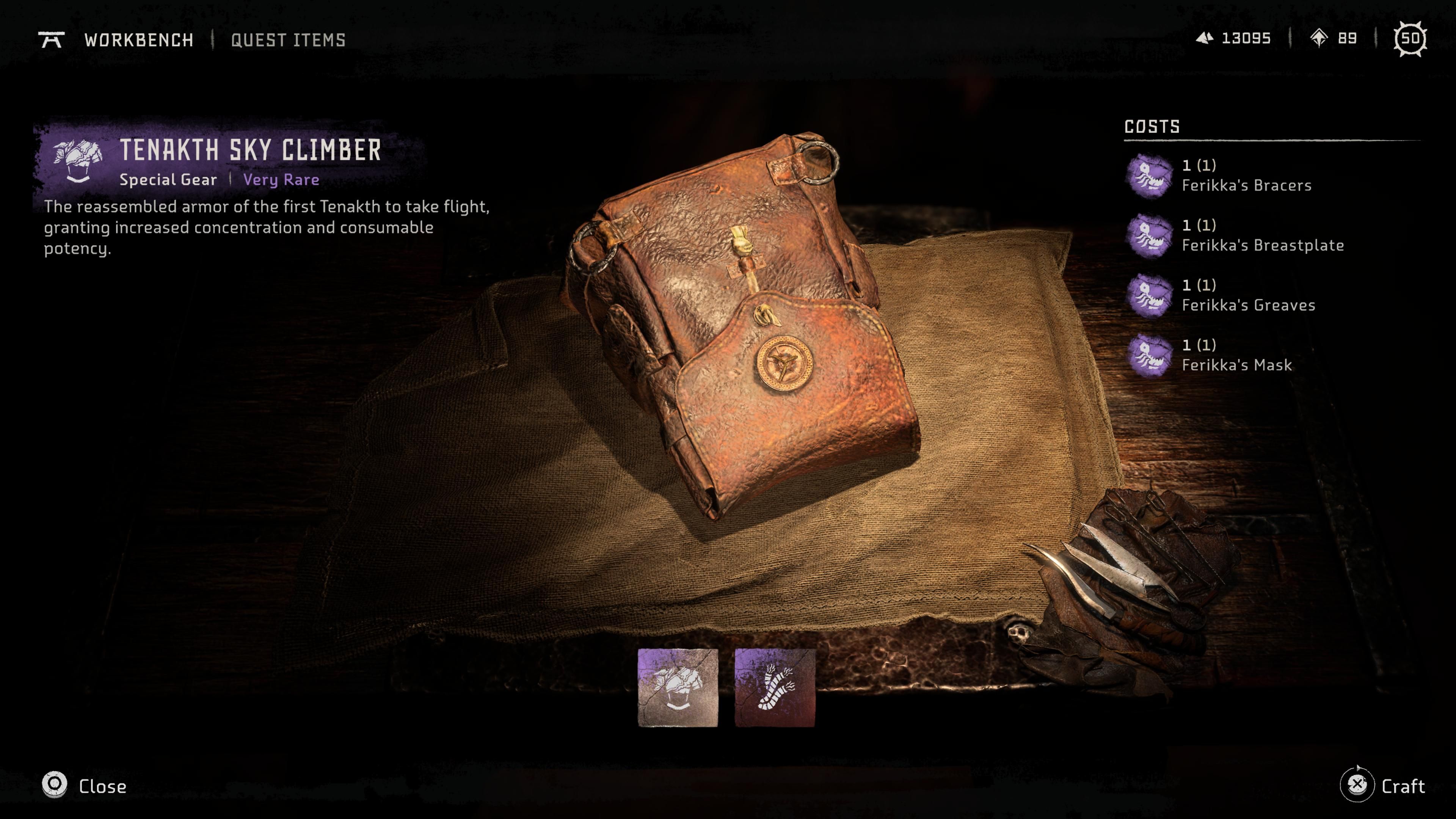This screenshot has height=819, width=1456.
Task: Select Ferikka's Mask cost entry
Action: [x=1236, y=356]
